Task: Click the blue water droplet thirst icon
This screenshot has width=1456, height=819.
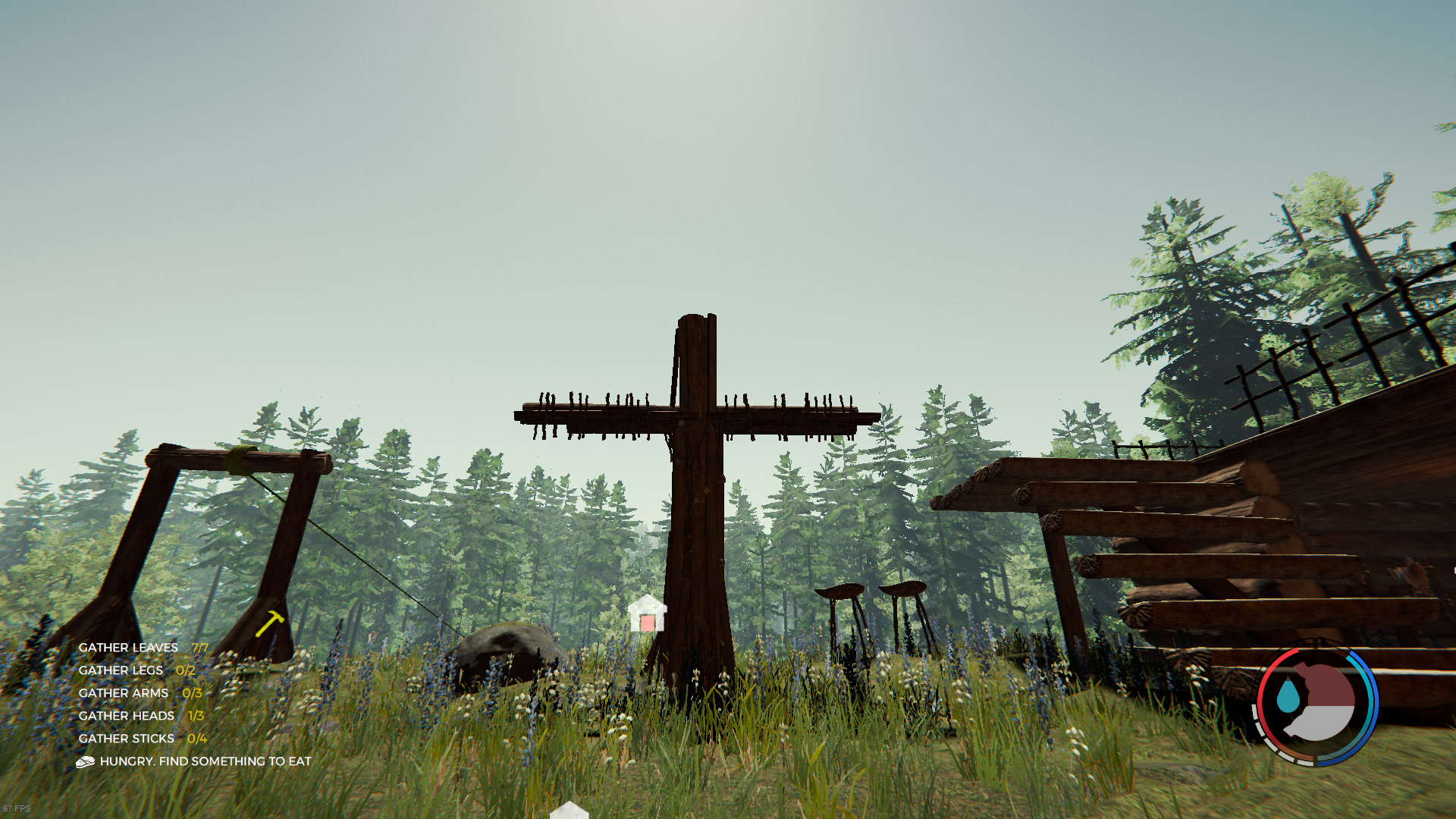Action: click(x=1287, y=696)
